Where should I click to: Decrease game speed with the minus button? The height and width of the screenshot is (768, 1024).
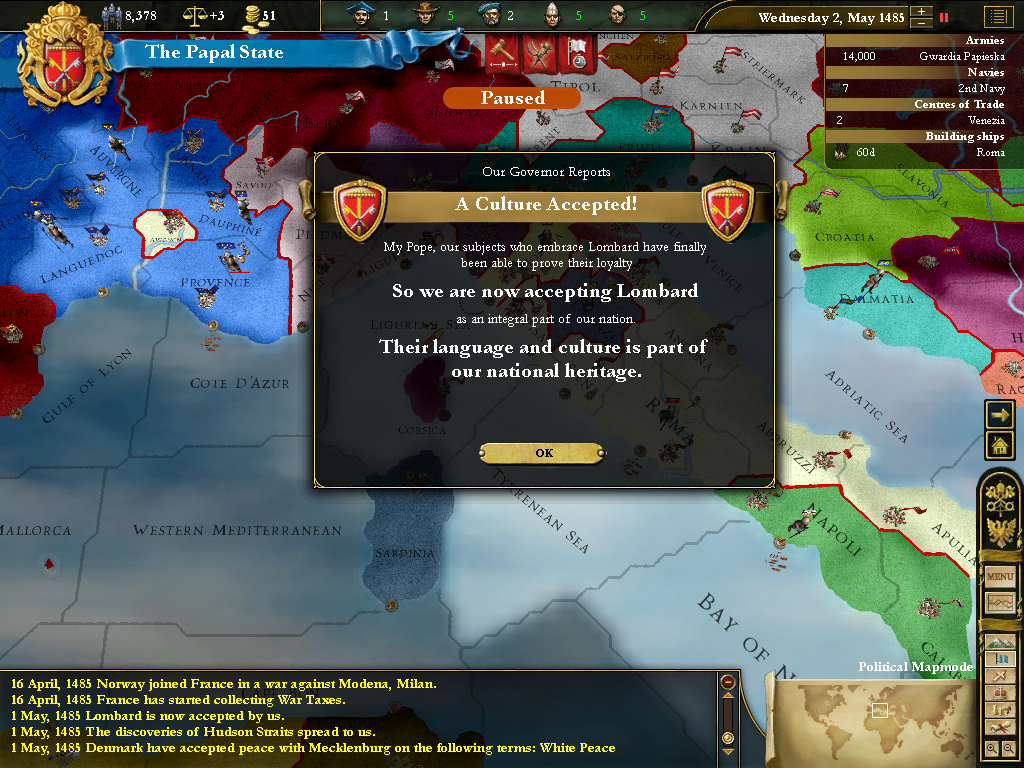click(921, 22)
